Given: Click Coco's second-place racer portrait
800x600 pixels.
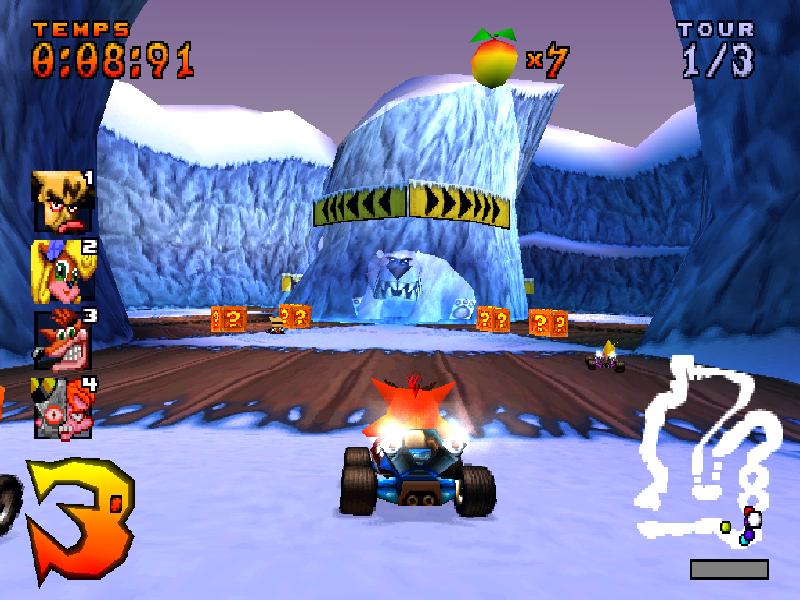Looking at the screenshot, I should (60, 271).
